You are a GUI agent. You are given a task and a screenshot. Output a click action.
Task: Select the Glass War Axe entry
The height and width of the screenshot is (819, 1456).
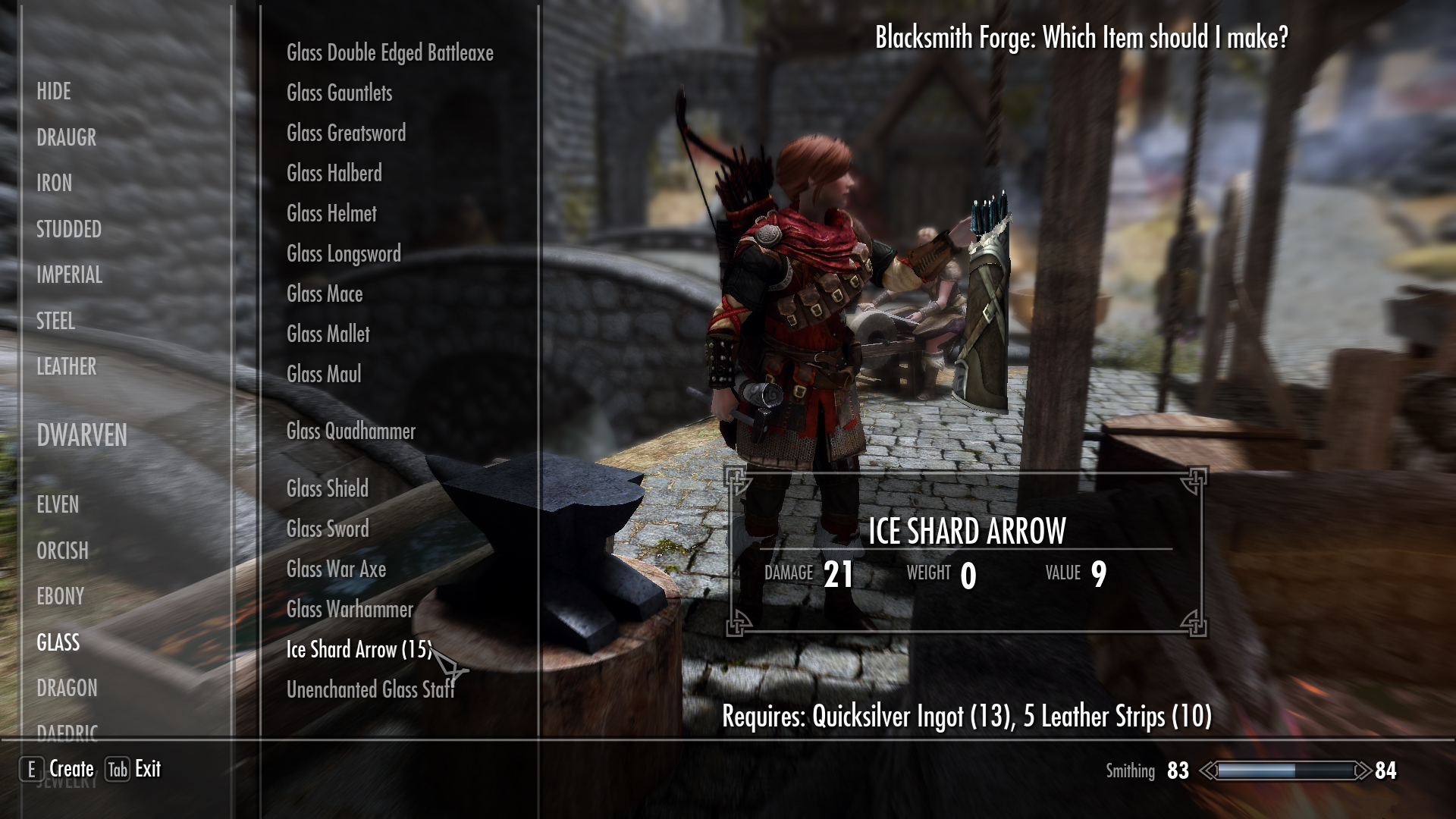(337, 570)
